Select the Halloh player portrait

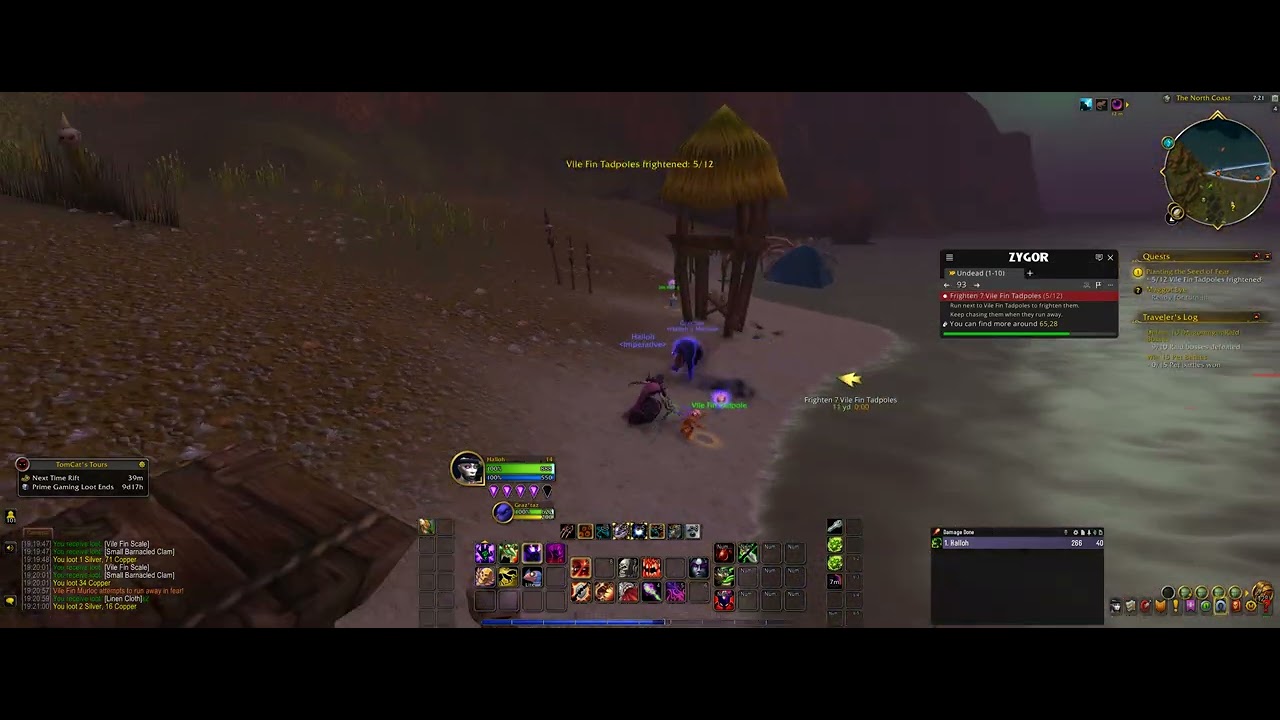pyautogui.click(x=467, y=468)
